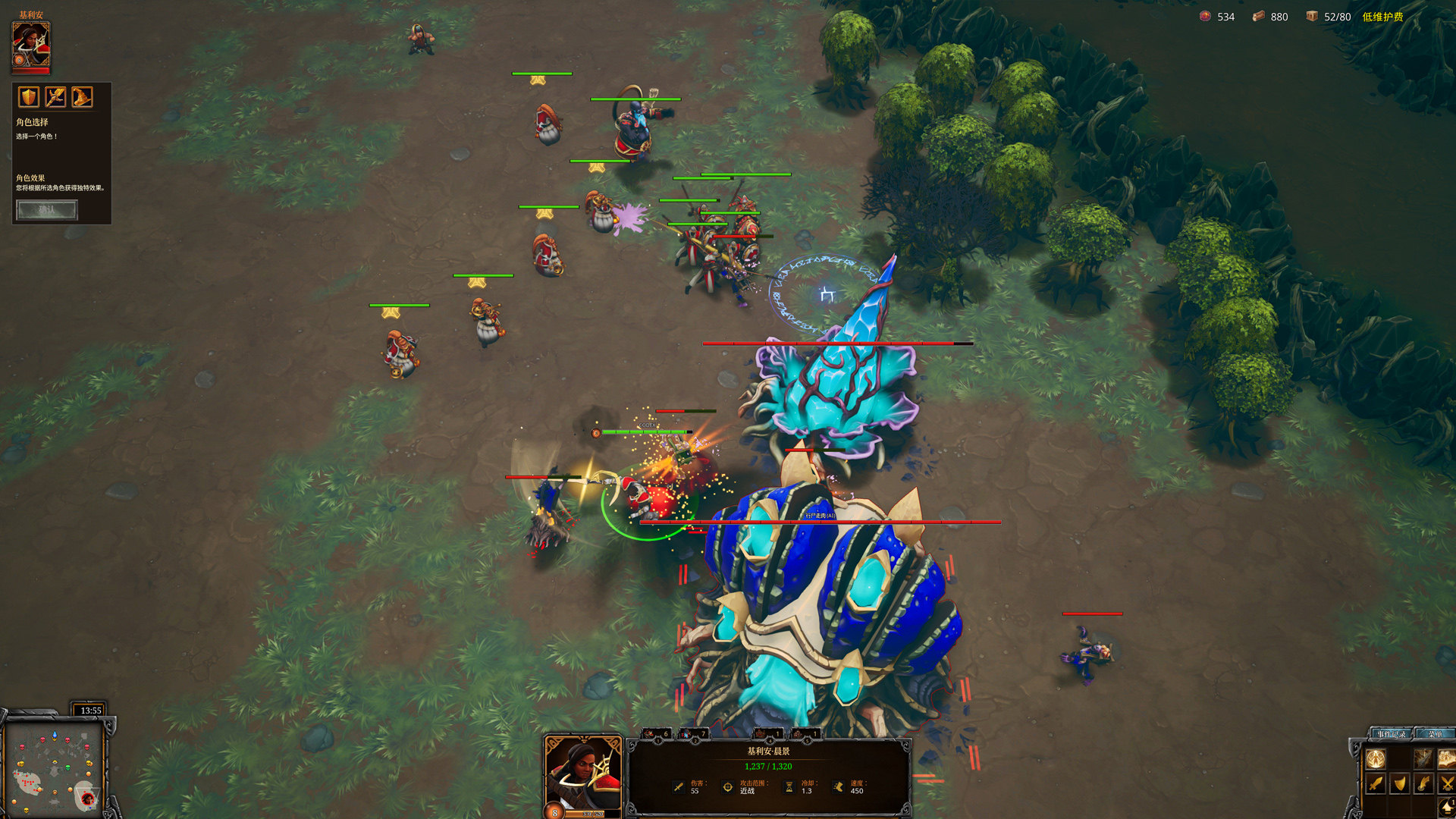Select control group 4 tab

[767, 733]
